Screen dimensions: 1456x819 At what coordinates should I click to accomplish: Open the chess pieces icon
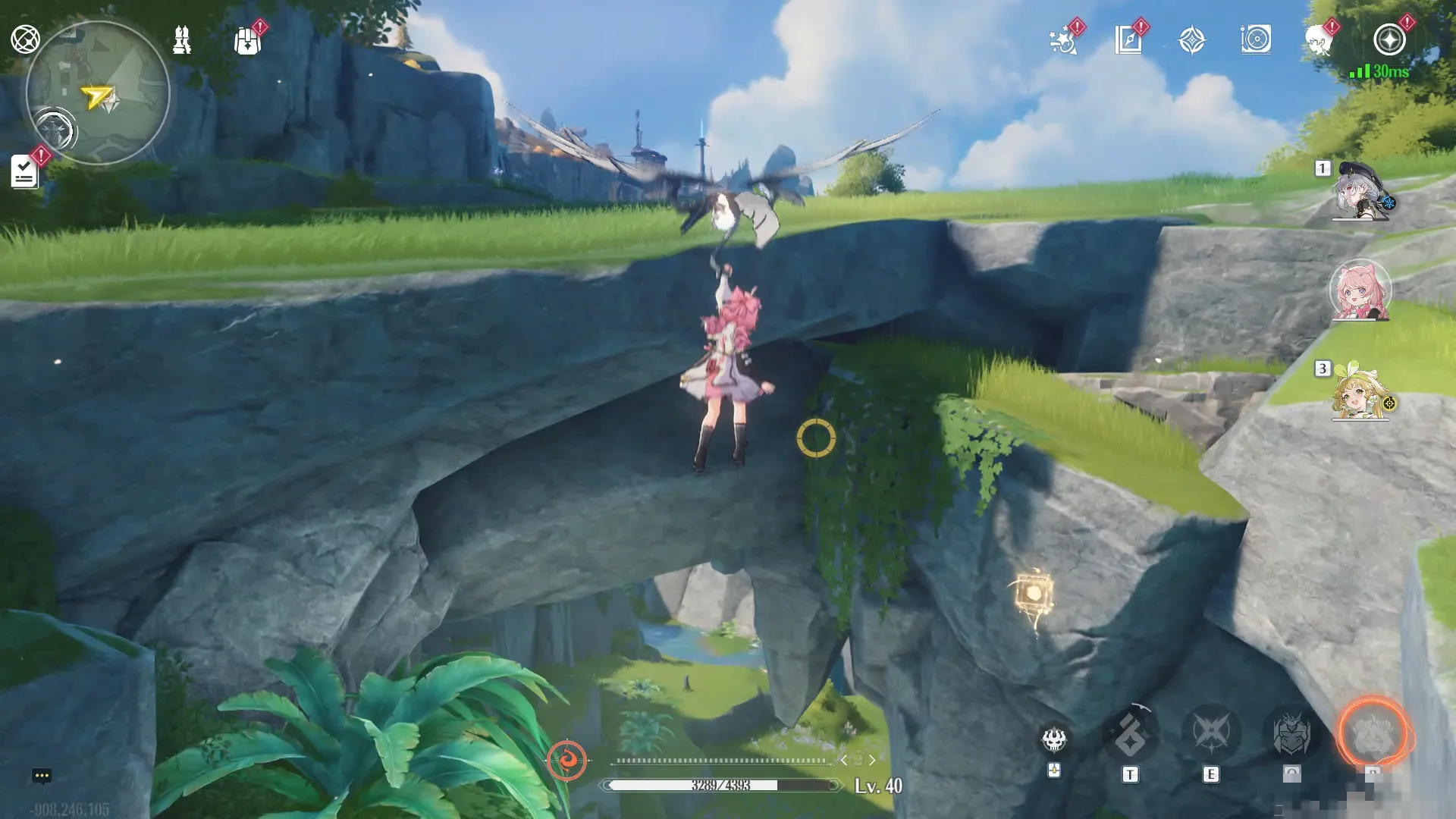(182, 39)
